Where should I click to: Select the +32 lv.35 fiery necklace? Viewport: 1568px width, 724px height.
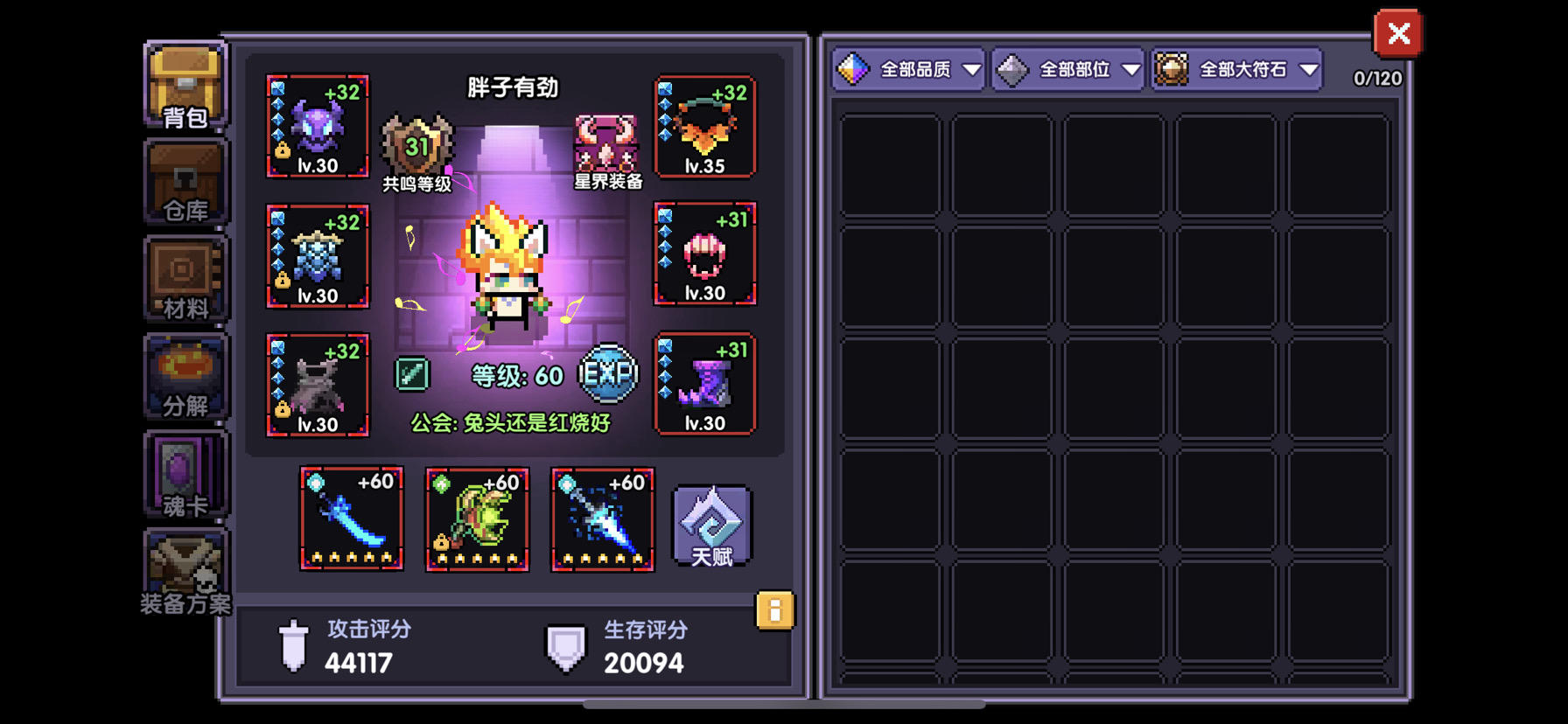pyautogui.click(x=704, y=127)
